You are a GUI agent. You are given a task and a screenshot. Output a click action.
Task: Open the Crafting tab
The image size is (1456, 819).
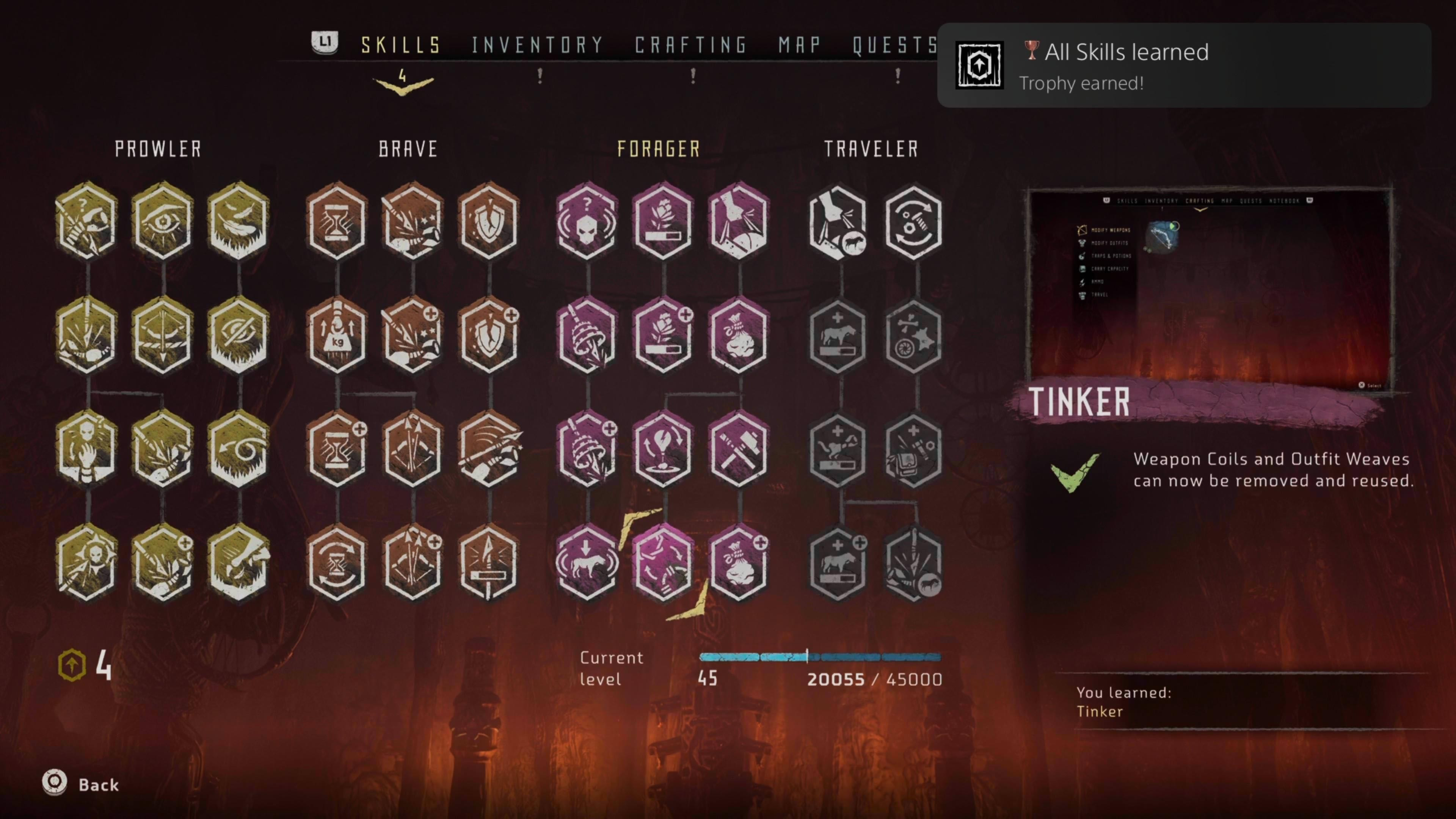click(691, 45)
